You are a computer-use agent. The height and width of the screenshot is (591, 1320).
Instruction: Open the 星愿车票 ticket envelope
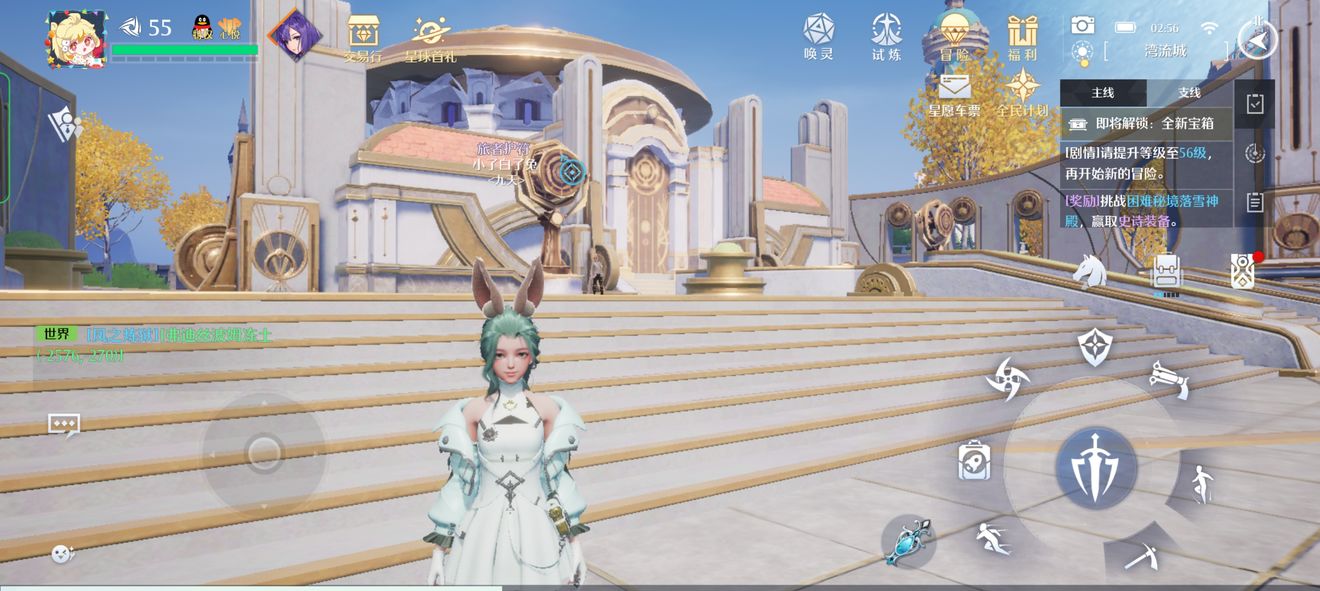[x=954, y=93]
